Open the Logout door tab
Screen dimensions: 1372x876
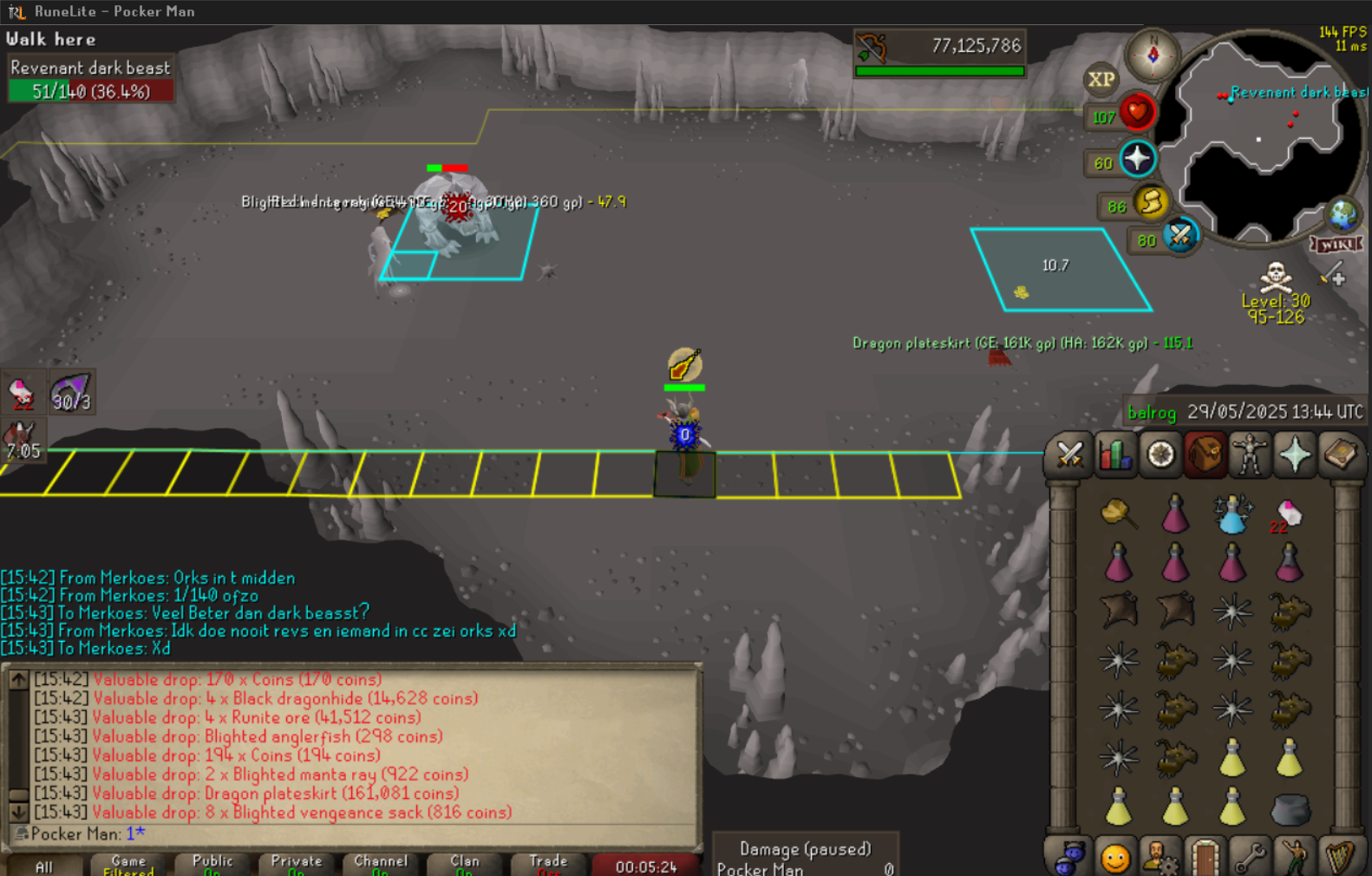(x=1205, y=858)
